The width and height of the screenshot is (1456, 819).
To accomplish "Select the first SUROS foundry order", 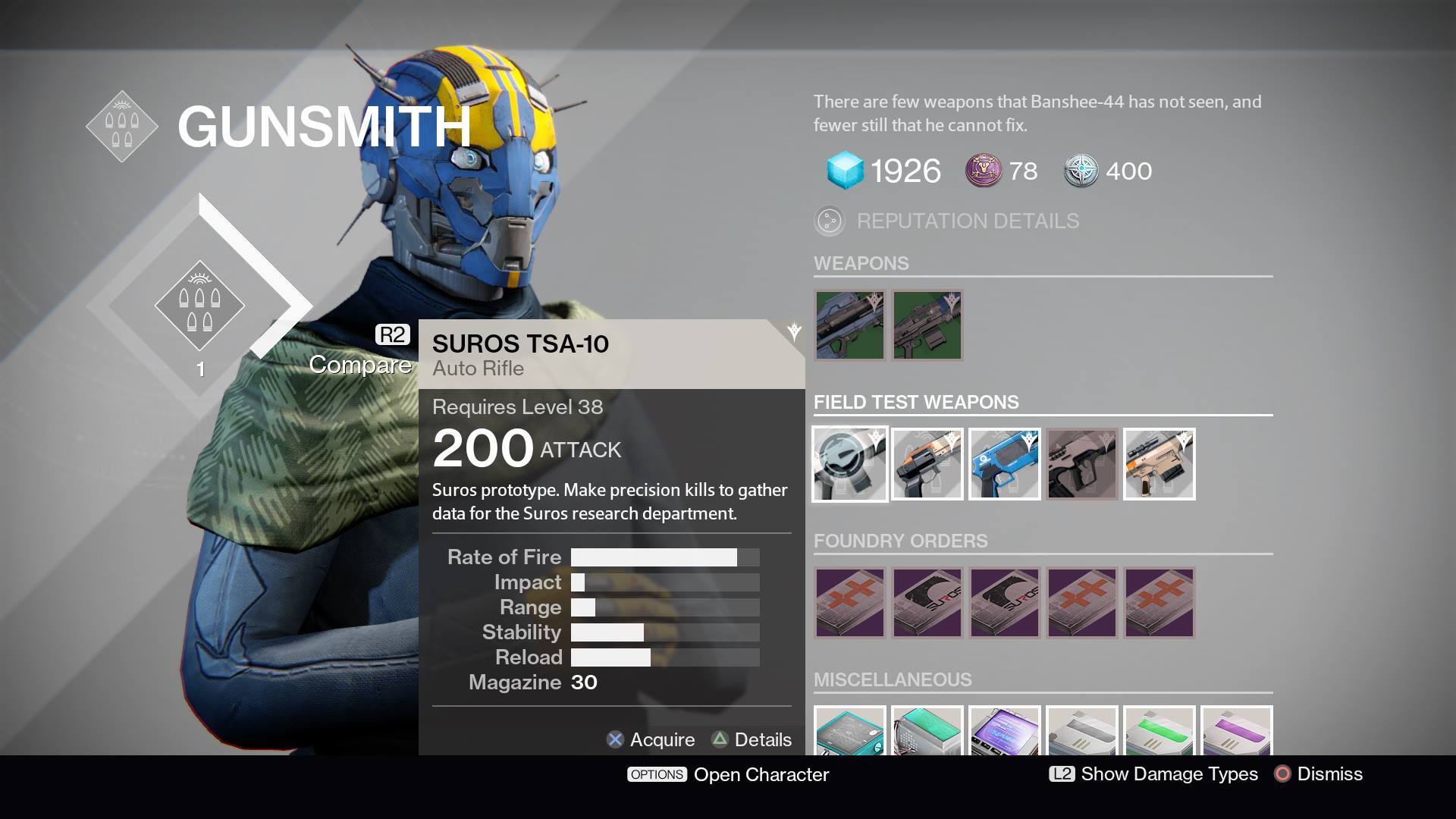I will [927, 603].
